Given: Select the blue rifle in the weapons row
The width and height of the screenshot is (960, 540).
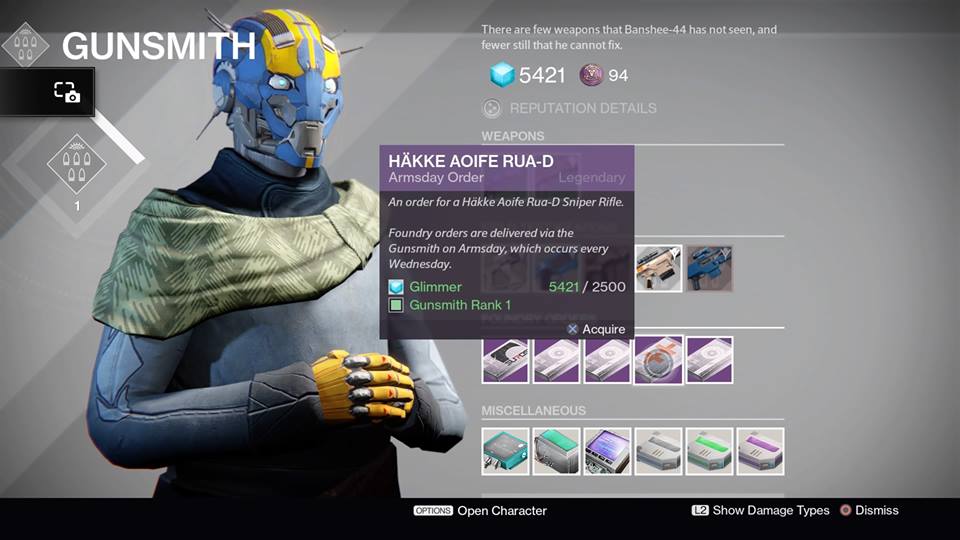Looking at the screenshot, I should coord(709,268).
